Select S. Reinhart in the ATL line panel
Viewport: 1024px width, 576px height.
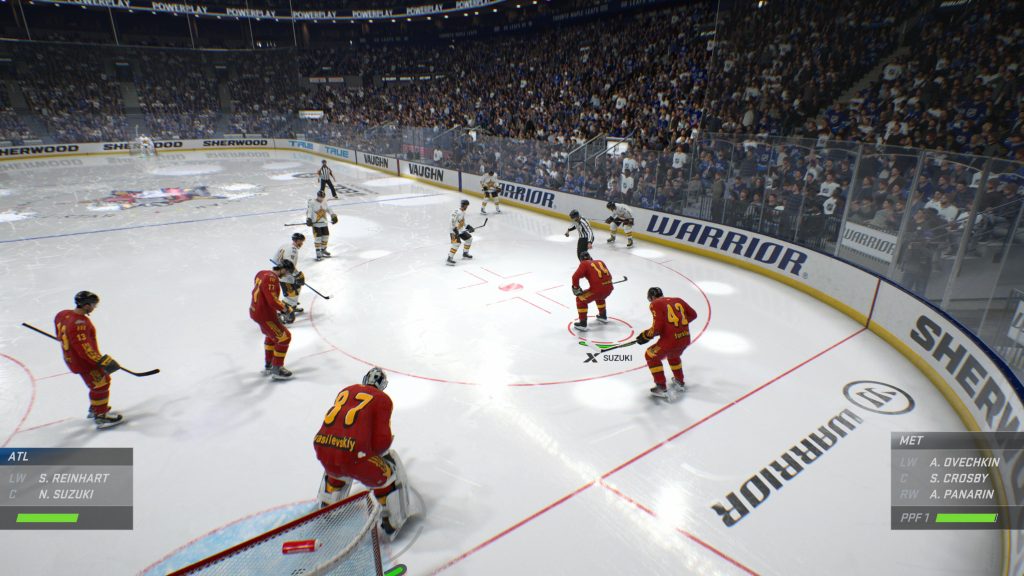(x=73, y=477)
